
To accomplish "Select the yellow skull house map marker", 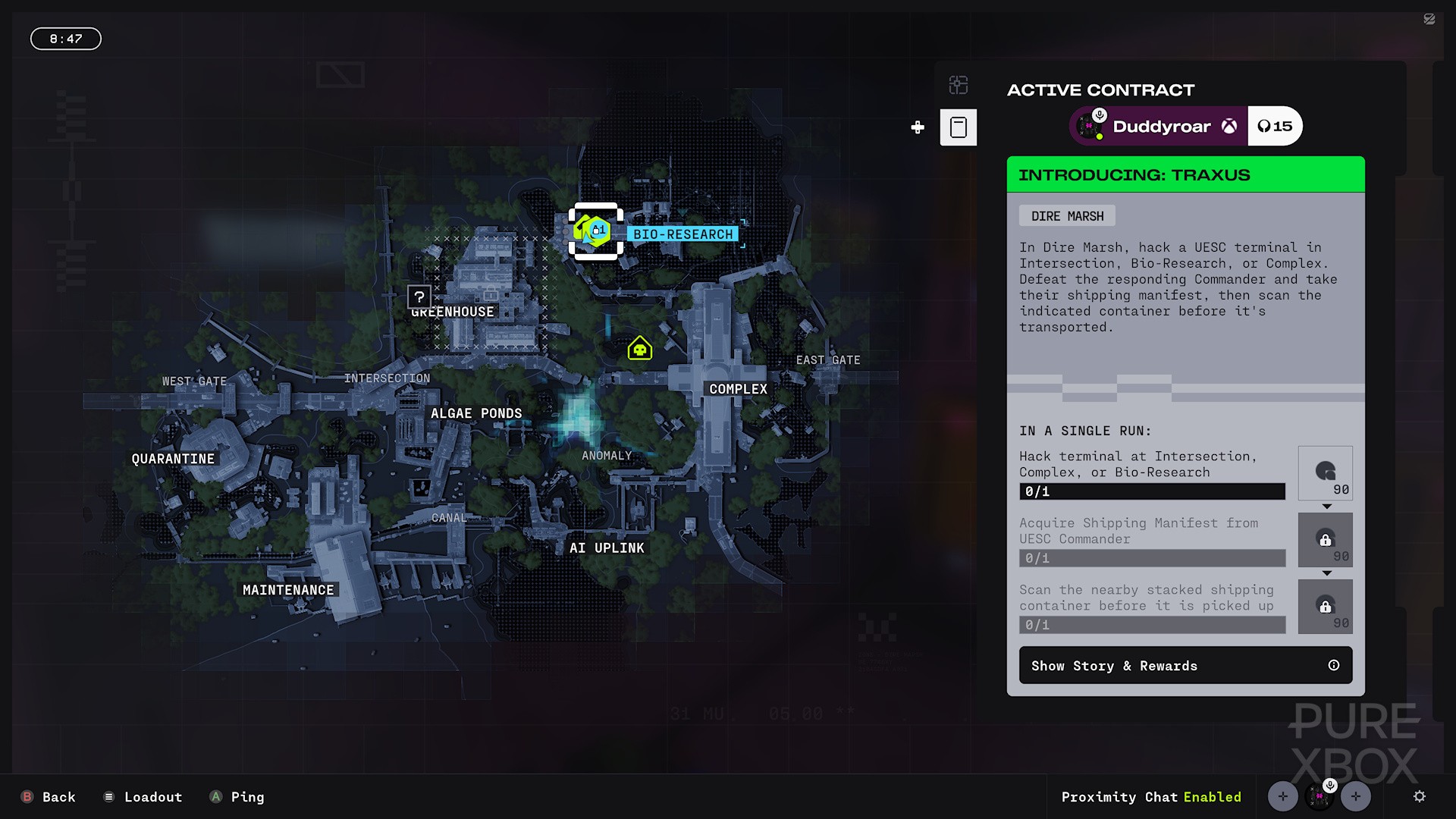I will click(640, 349).
